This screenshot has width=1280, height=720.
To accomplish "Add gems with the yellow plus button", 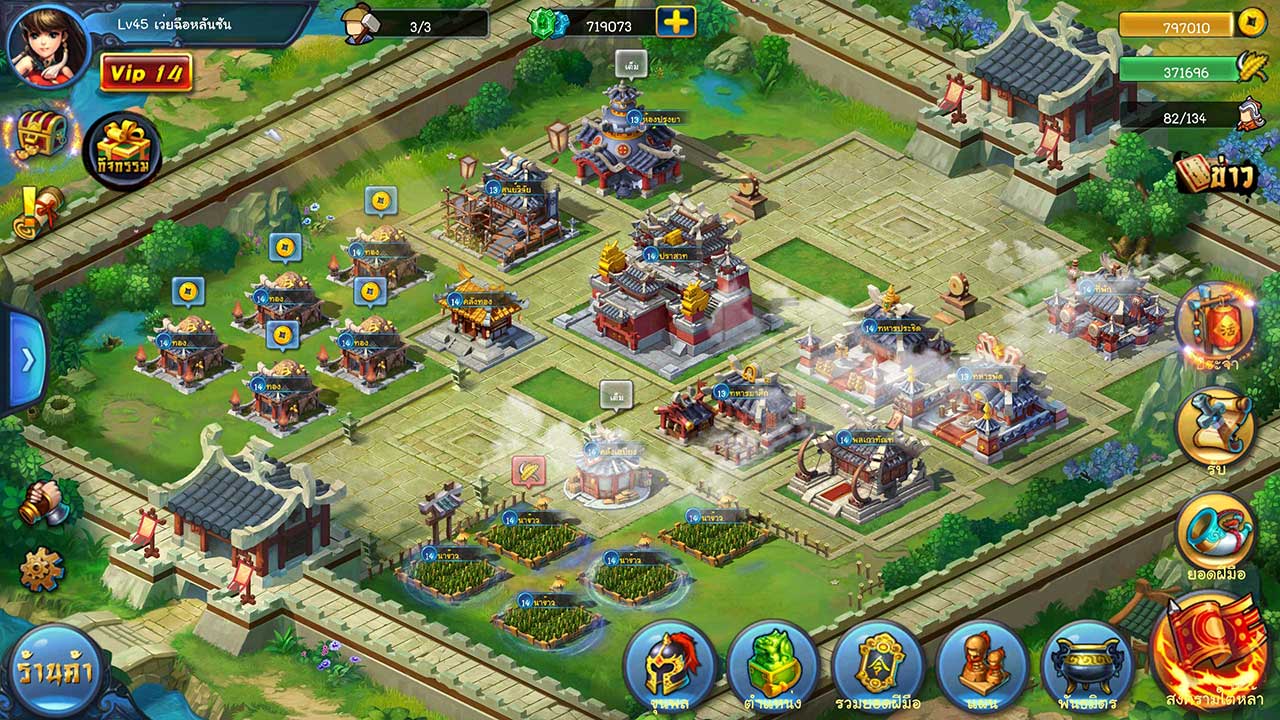I will (x=676, y=22).
